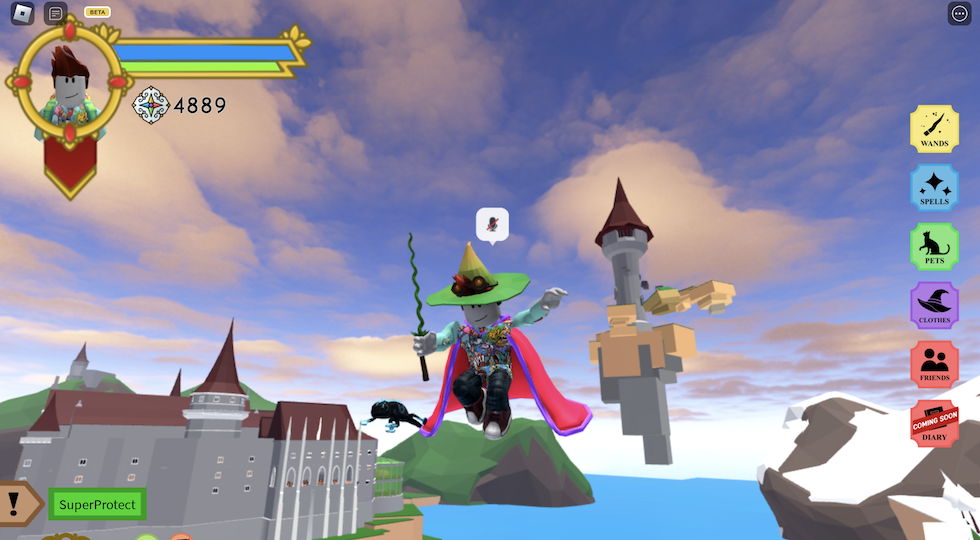The width and height of the screenshot is (980, 540).
Task: Click the player avatar portrait
Action: click(x=70, y=82)
